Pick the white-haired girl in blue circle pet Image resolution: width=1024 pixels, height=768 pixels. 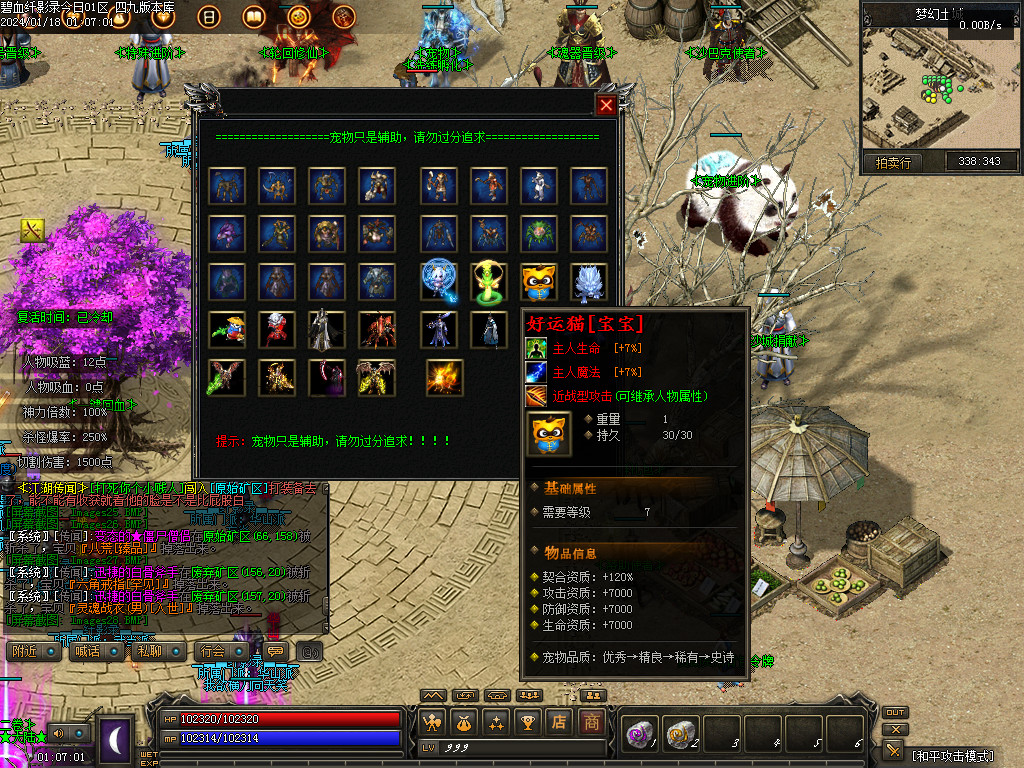point(439,281)
